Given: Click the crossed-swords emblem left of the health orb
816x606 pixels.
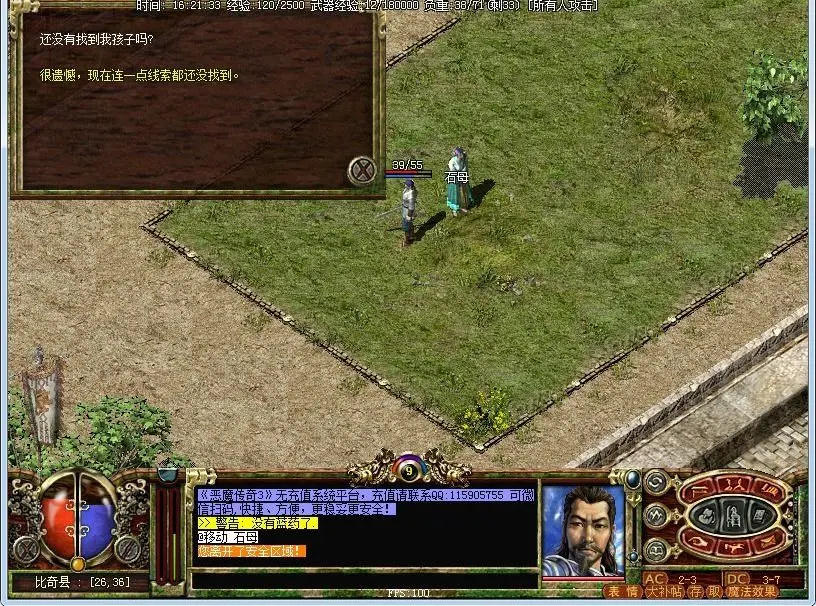Looking at the screenshot, I should coord(26,548).
